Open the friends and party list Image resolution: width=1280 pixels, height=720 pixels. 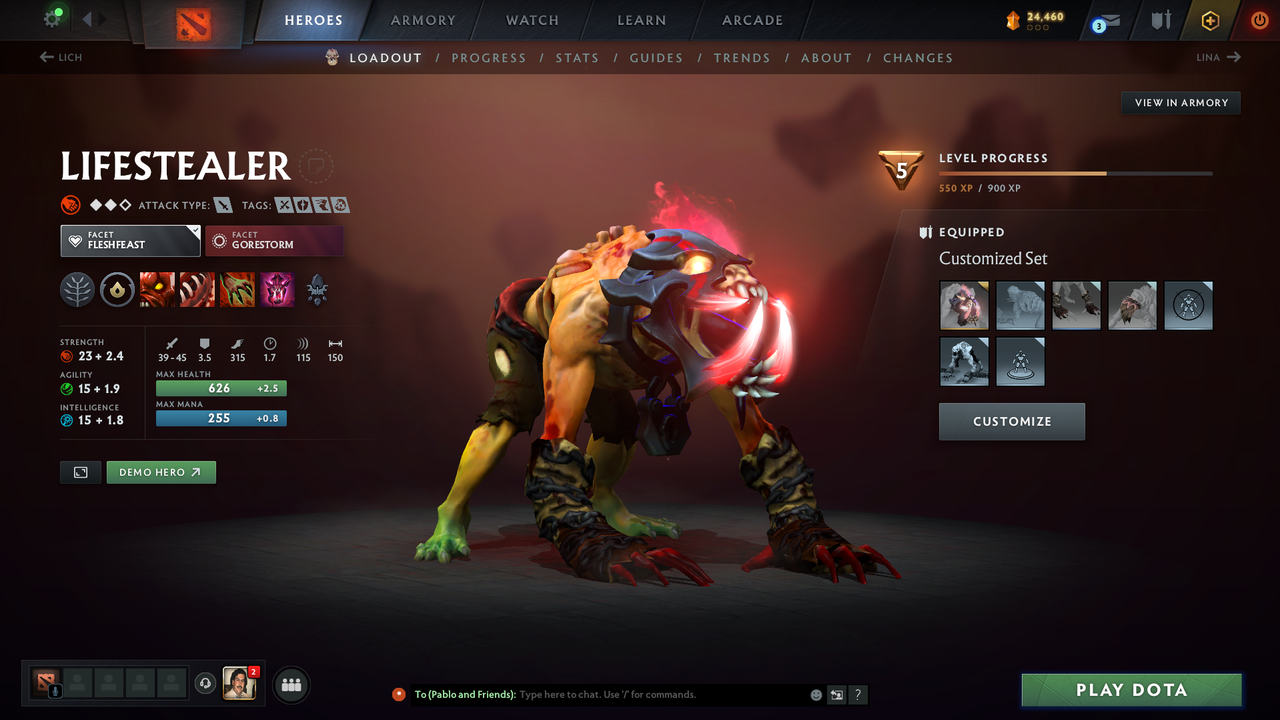click(290, 684)
